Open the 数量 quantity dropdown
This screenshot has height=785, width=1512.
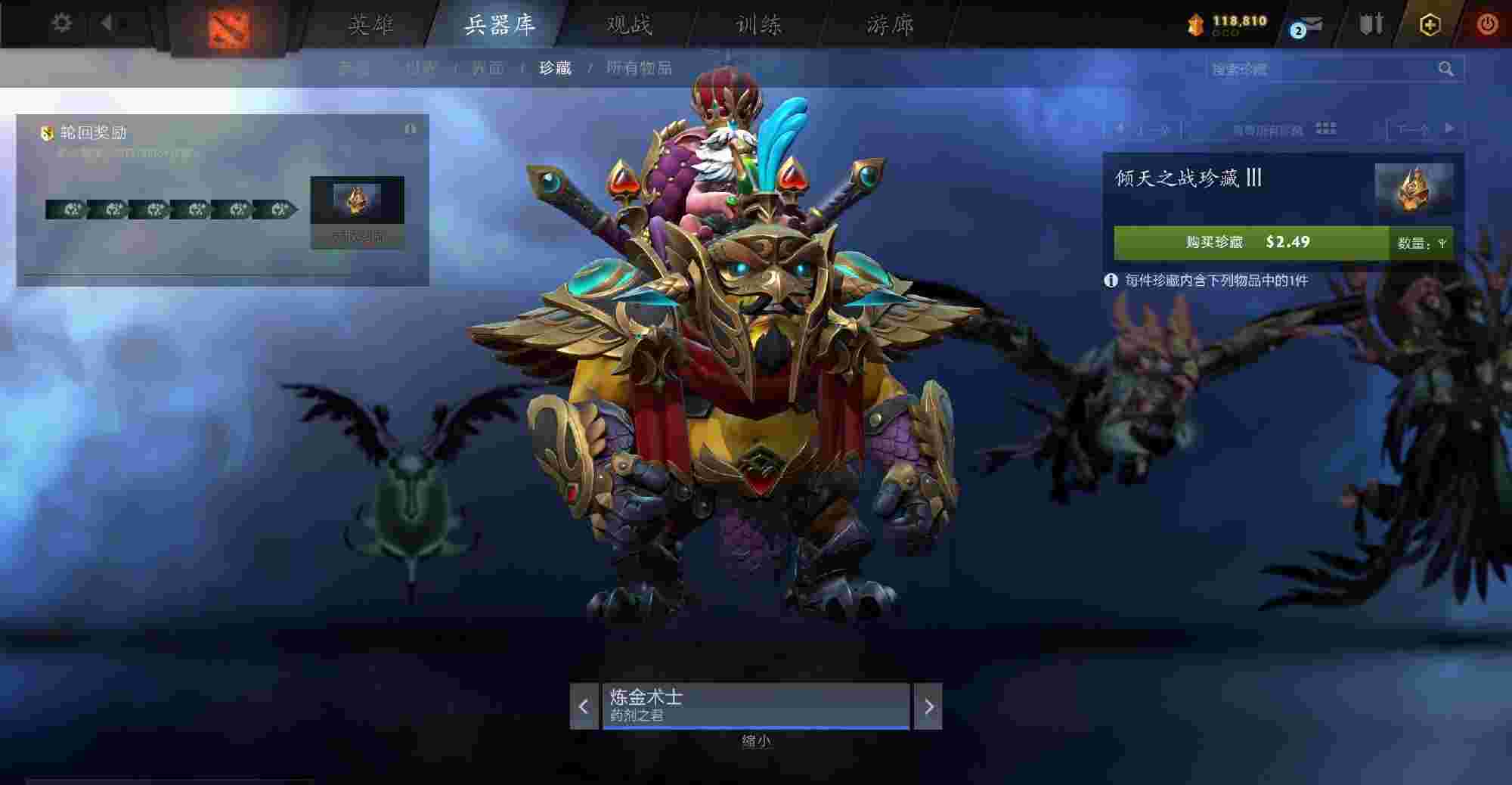pos(1421,244)
